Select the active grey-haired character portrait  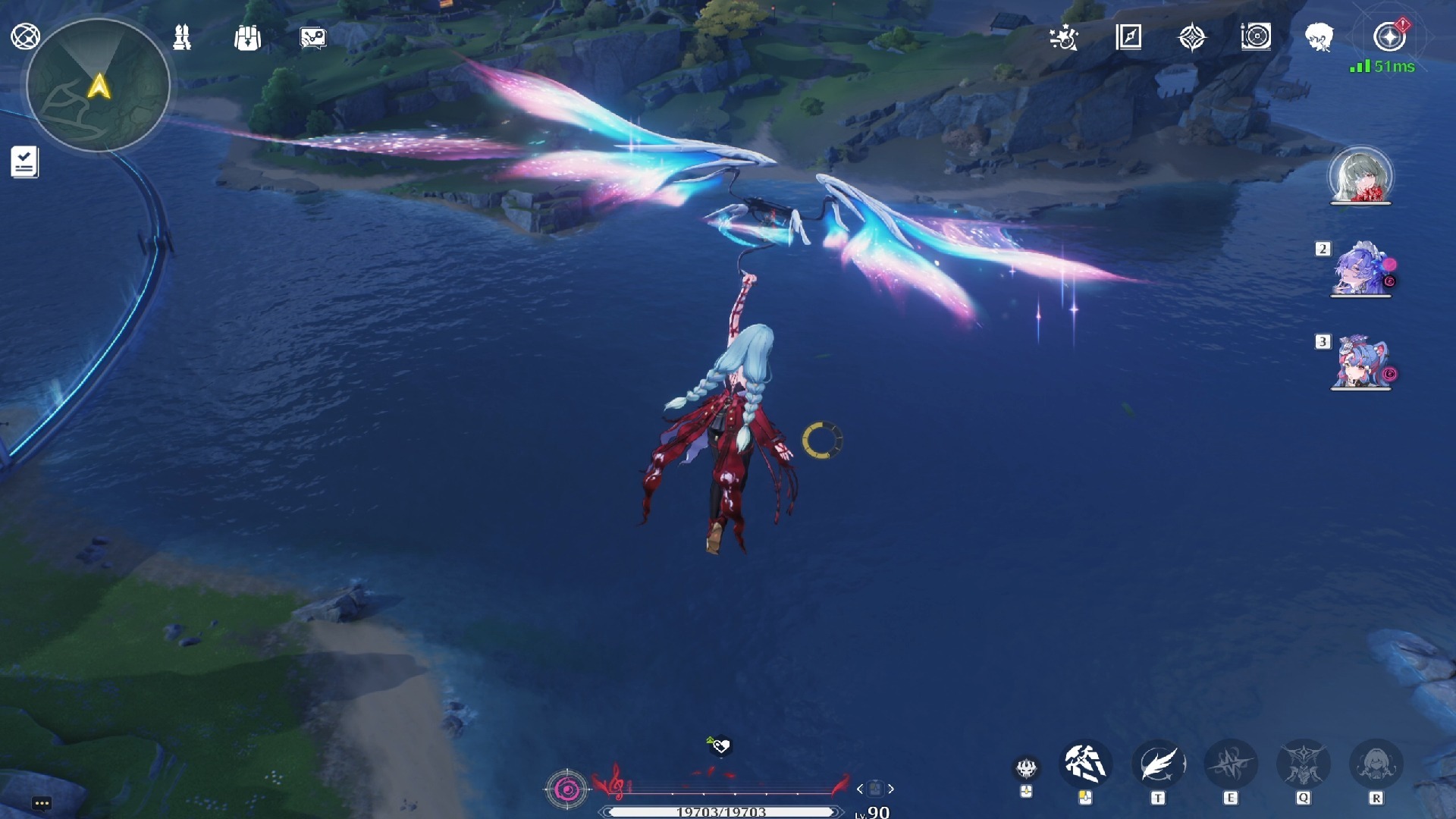pos(1360,176)
